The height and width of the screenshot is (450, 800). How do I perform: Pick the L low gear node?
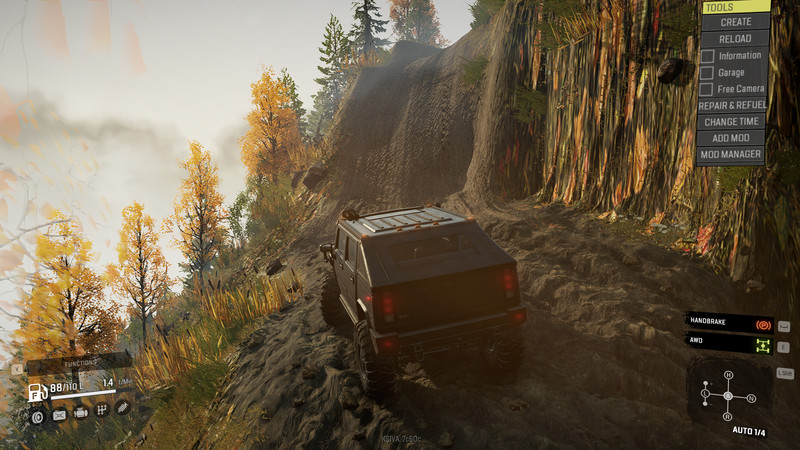[x=705, y=395]
